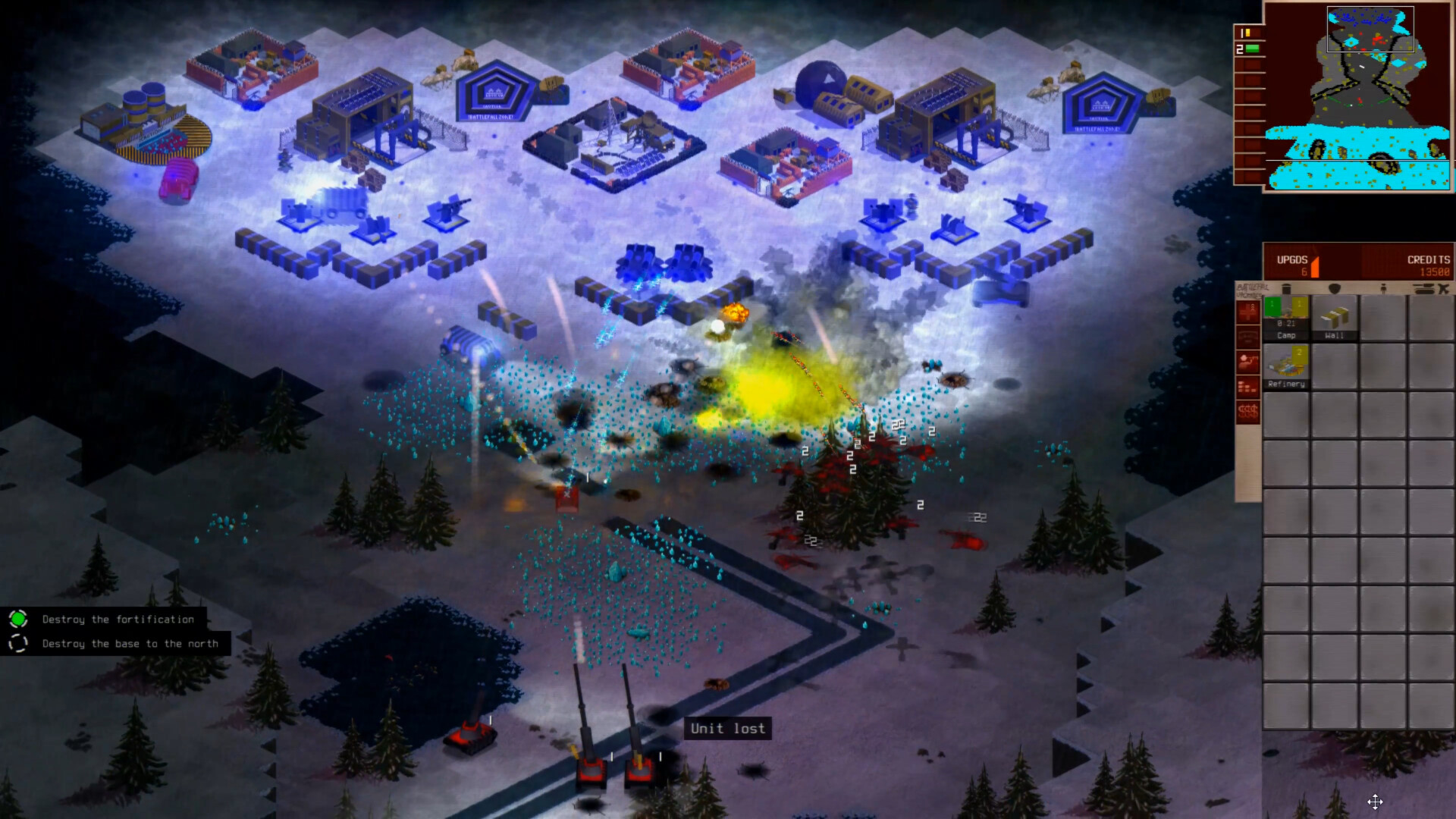Click the dashed 'Destroy the base to the north' marker
Viewport: 1456px width, 819px height.
[18, 643]
